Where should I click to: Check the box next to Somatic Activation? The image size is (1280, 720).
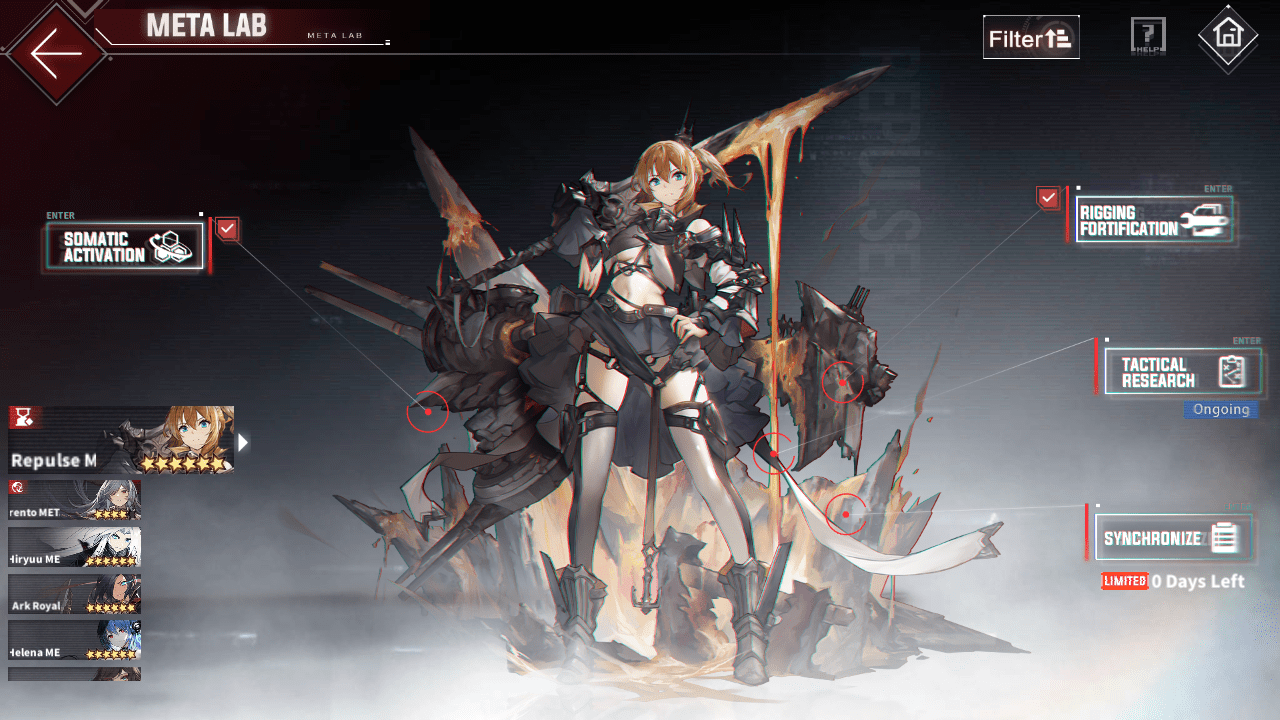[227, 229]
